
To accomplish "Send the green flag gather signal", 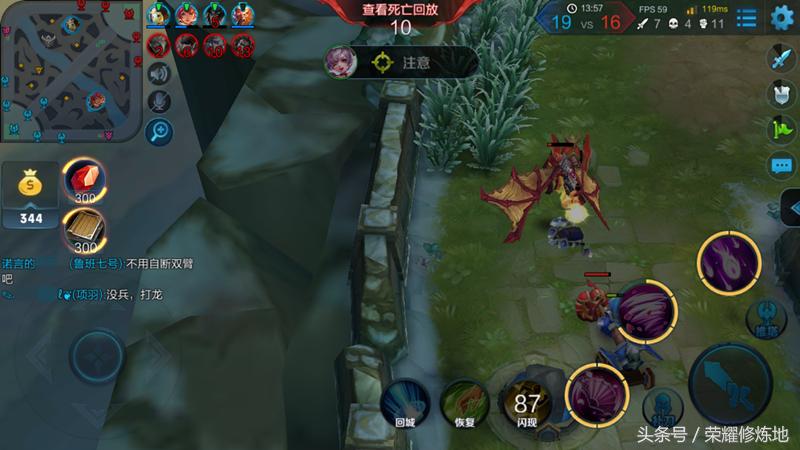I will coord(781,130).
